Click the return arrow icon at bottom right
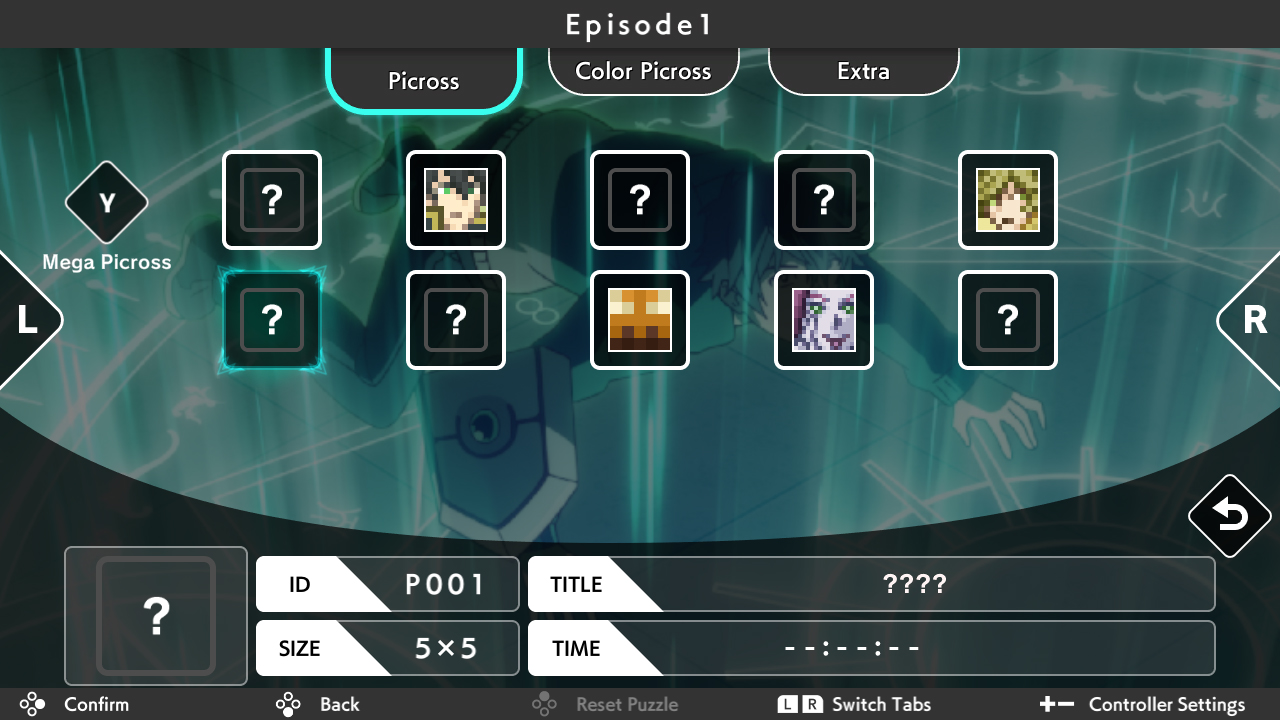Viewport: 1280px width, 720px height. [x=1229, y=515]
